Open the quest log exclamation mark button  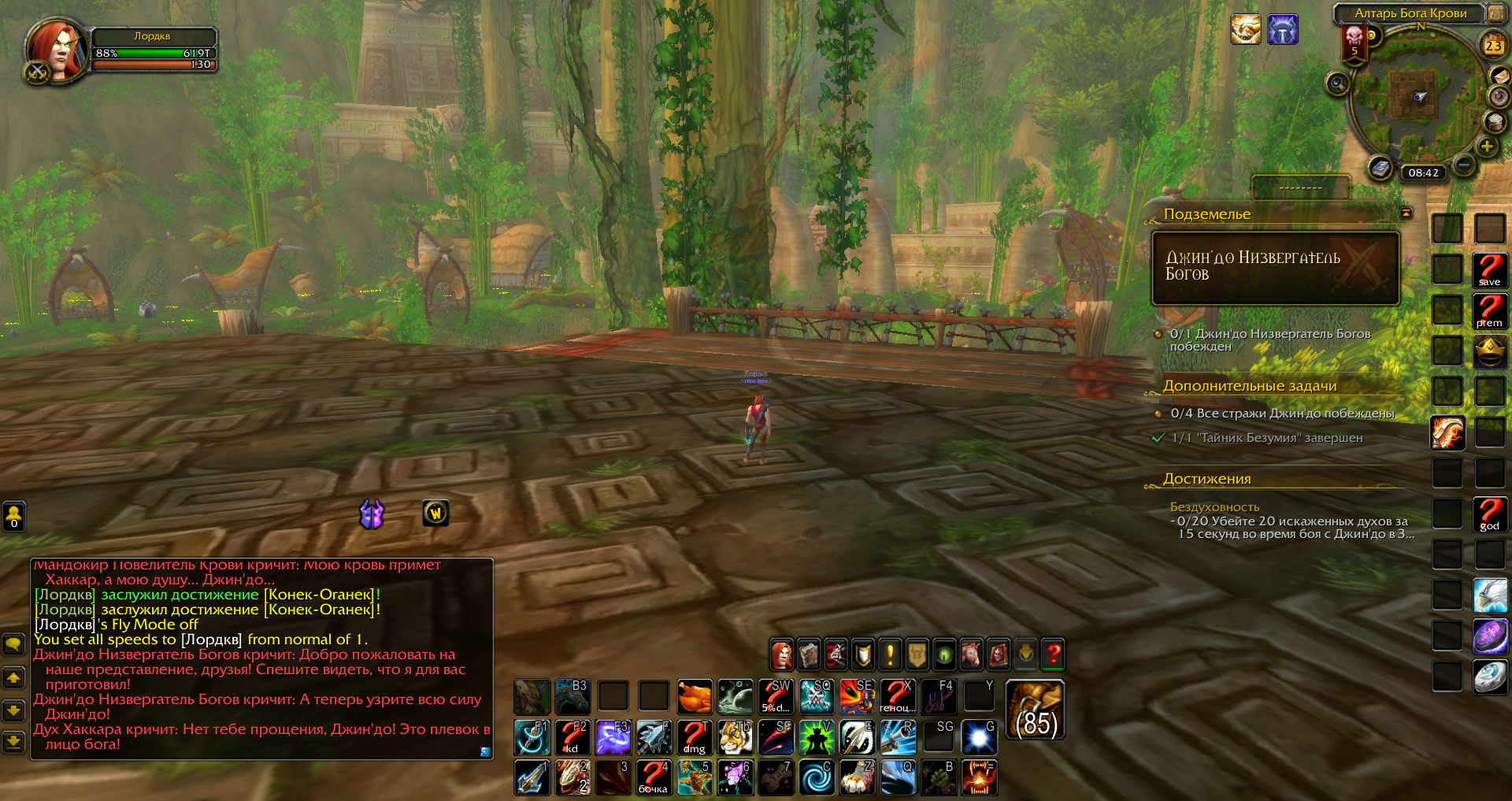890,654
